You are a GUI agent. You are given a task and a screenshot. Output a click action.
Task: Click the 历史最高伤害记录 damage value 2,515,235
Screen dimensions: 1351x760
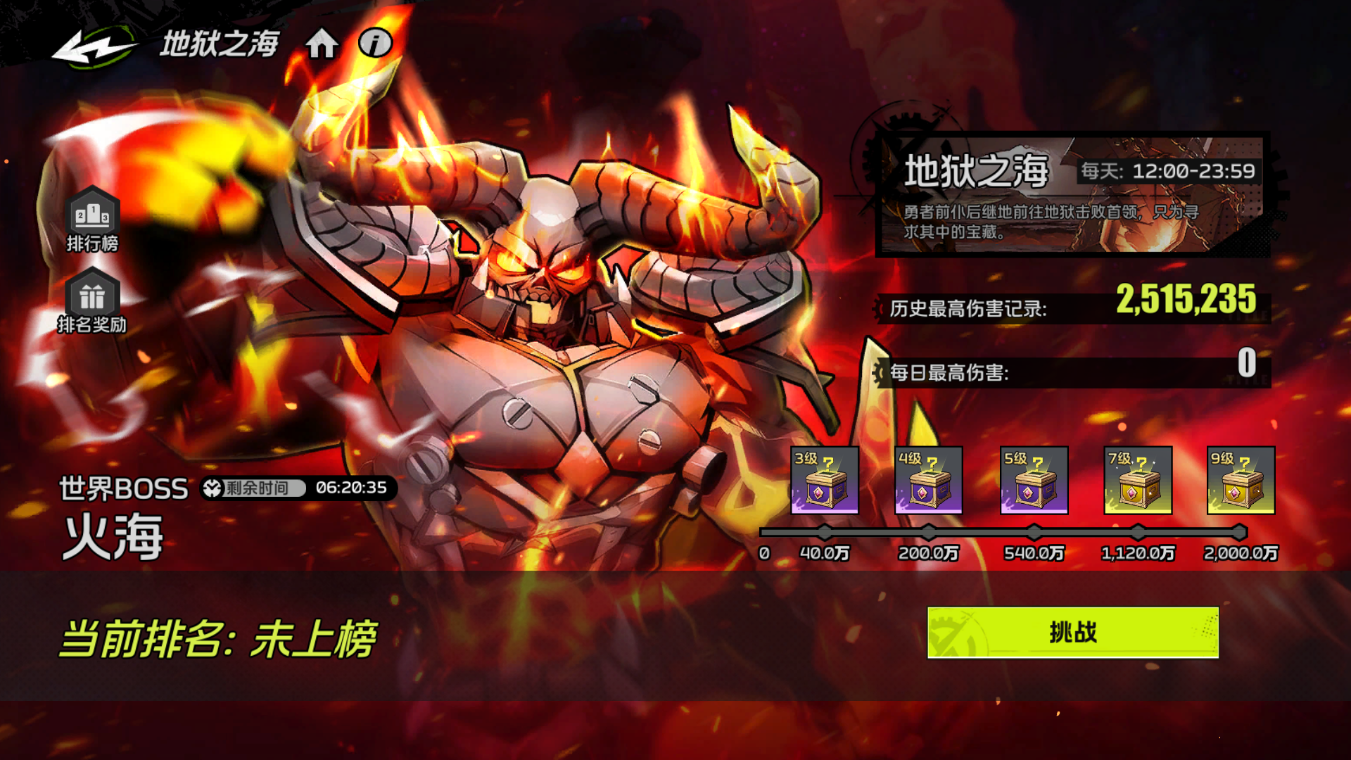pos(1188,301)
